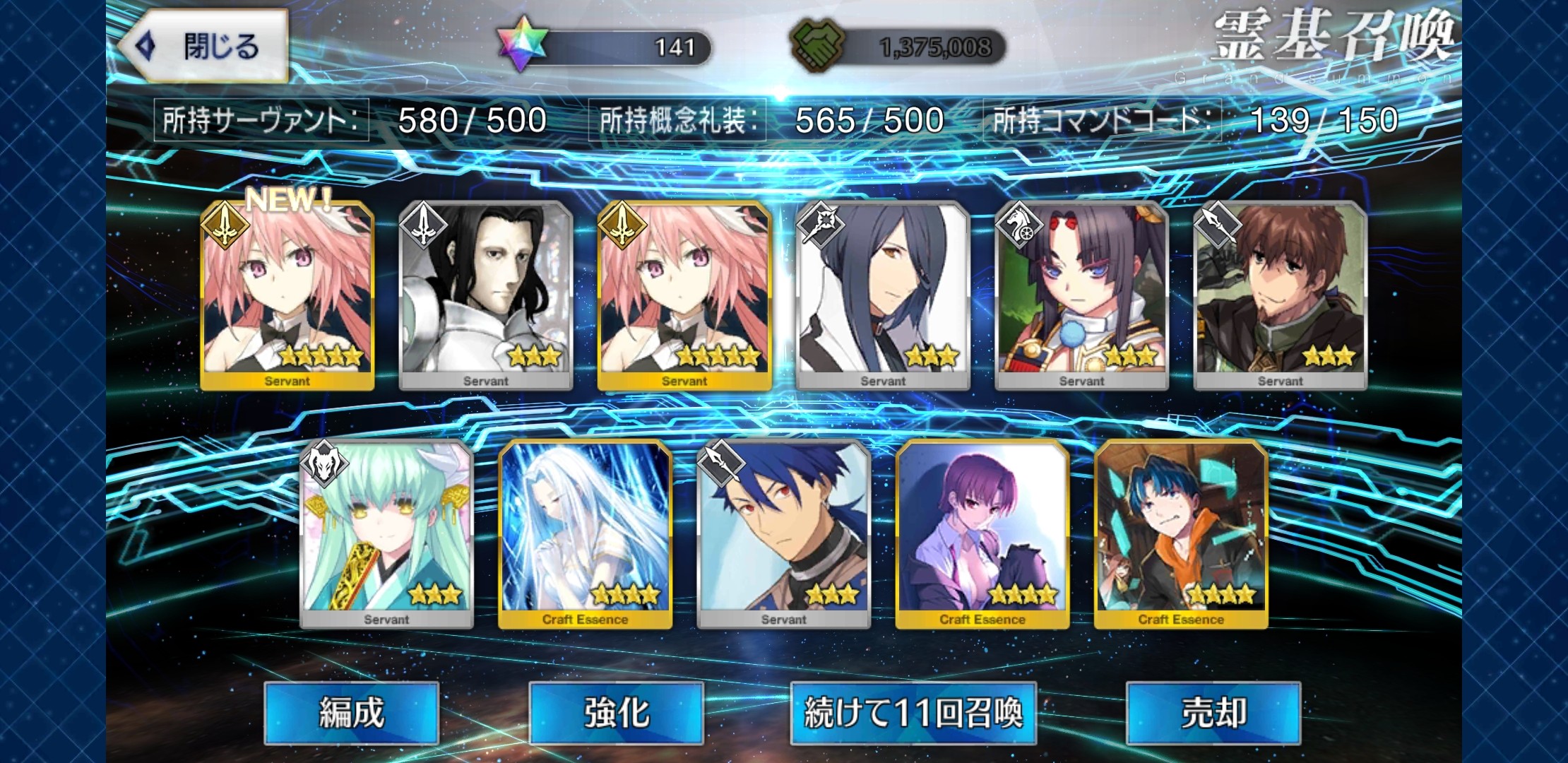Close the summon results with 閉じる
Screen dimensions: 1568x763
[x=205, y=47]
